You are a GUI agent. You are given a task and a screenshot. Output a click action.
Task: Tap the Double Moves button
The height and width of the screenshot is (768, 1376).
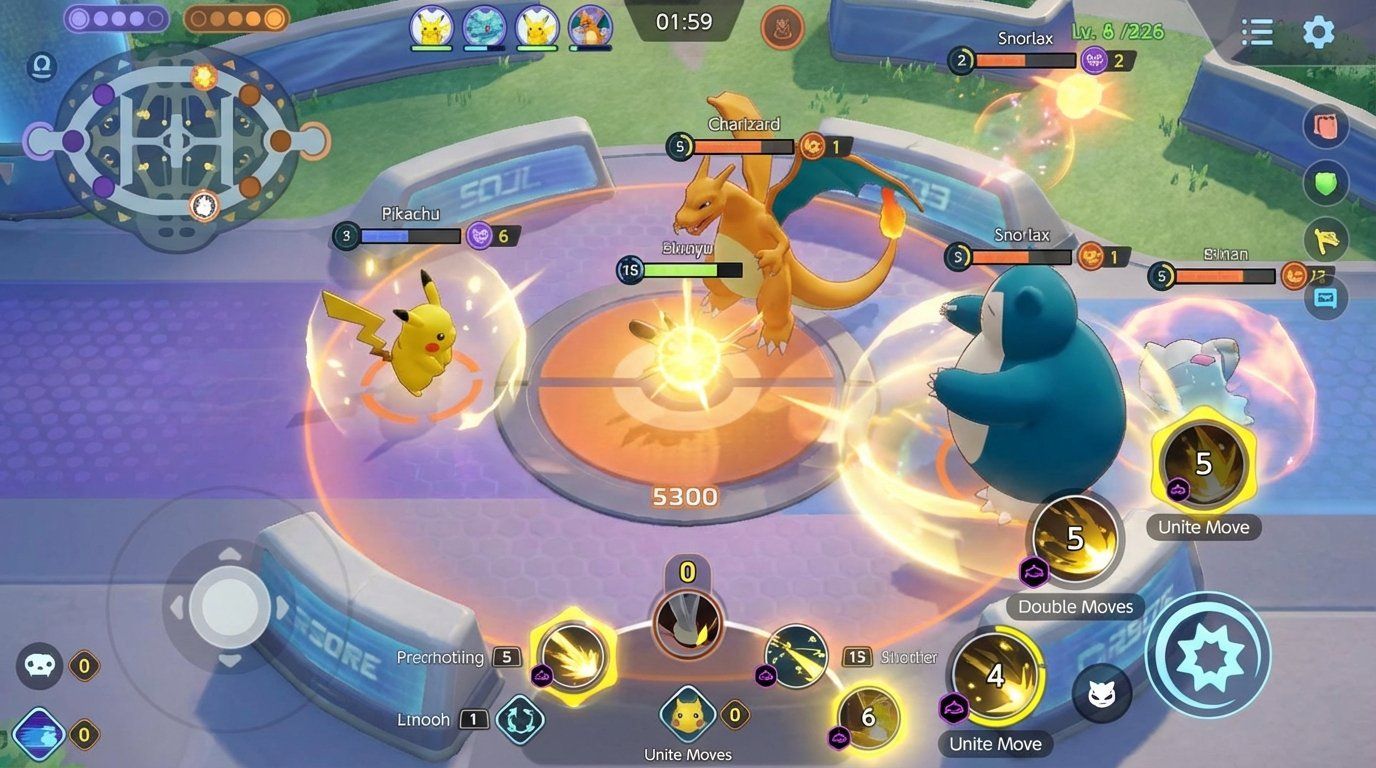[x=1075, y=540]
